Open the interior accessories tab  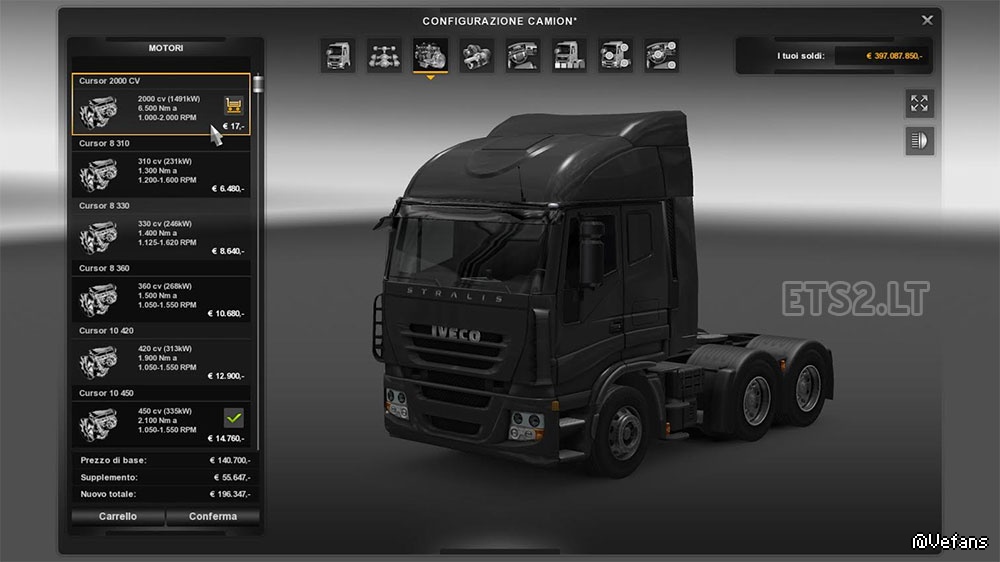coord(661,55)
